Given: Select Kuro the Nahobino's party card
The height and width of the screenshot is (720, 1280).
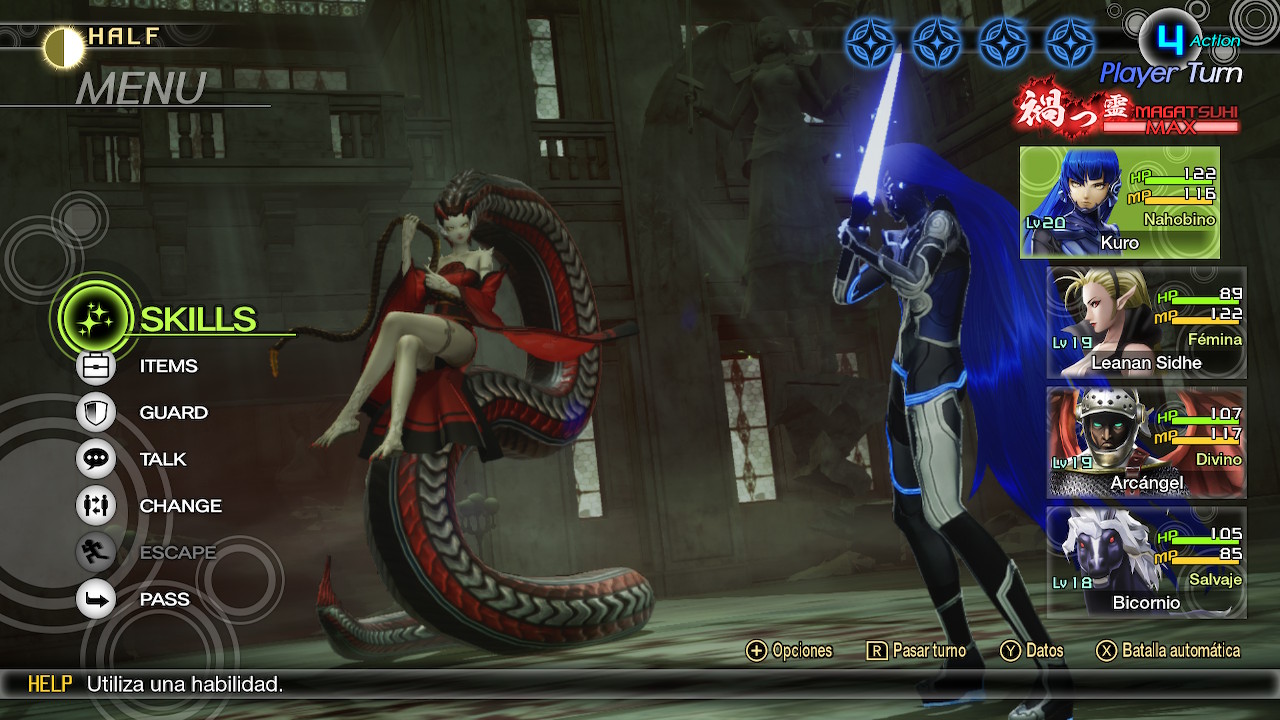Looking at the screenshot, I should point(1119,203).
